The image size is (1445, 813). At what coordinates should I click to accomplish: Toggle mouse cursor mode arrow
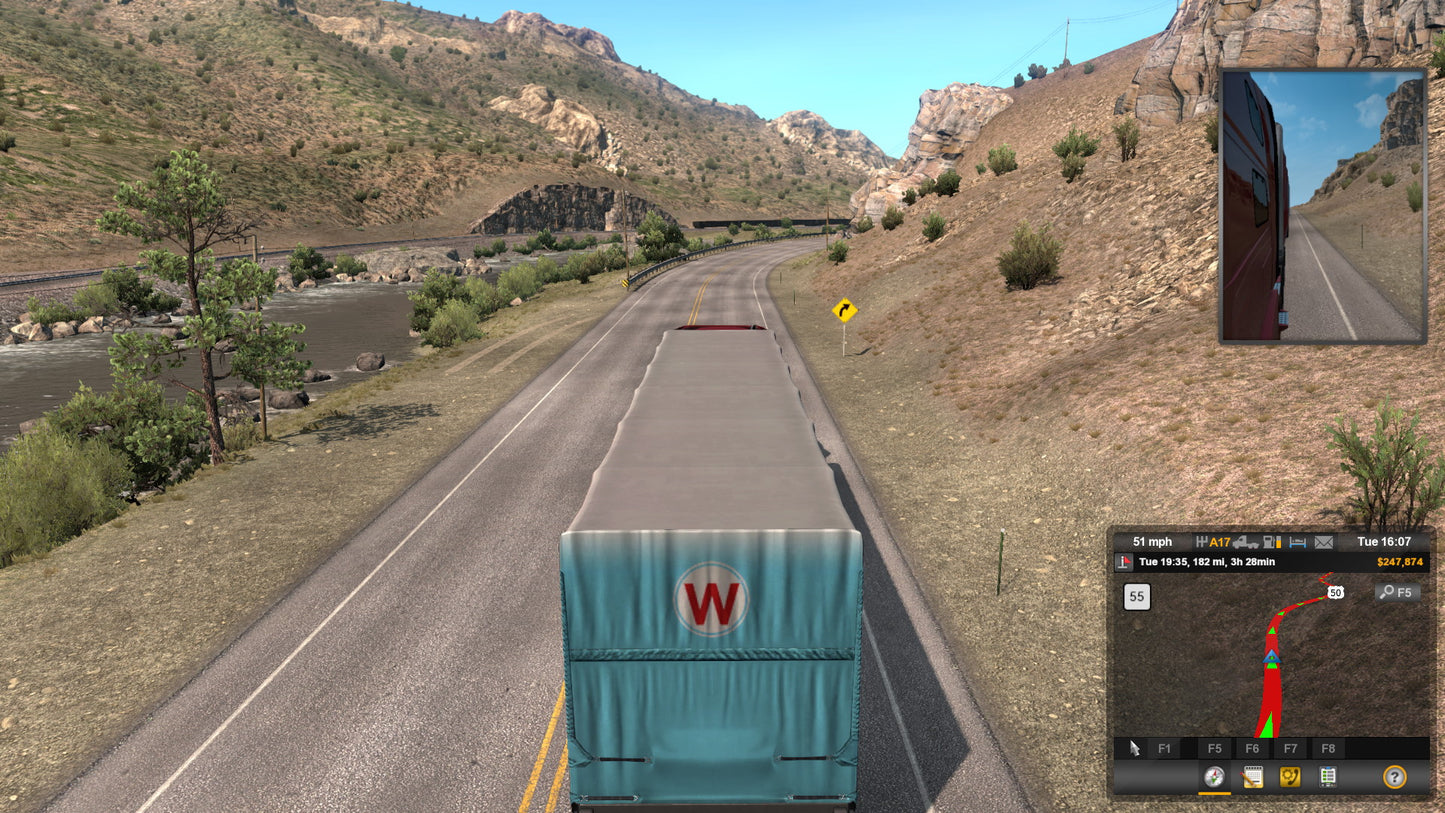(1133, 749)
